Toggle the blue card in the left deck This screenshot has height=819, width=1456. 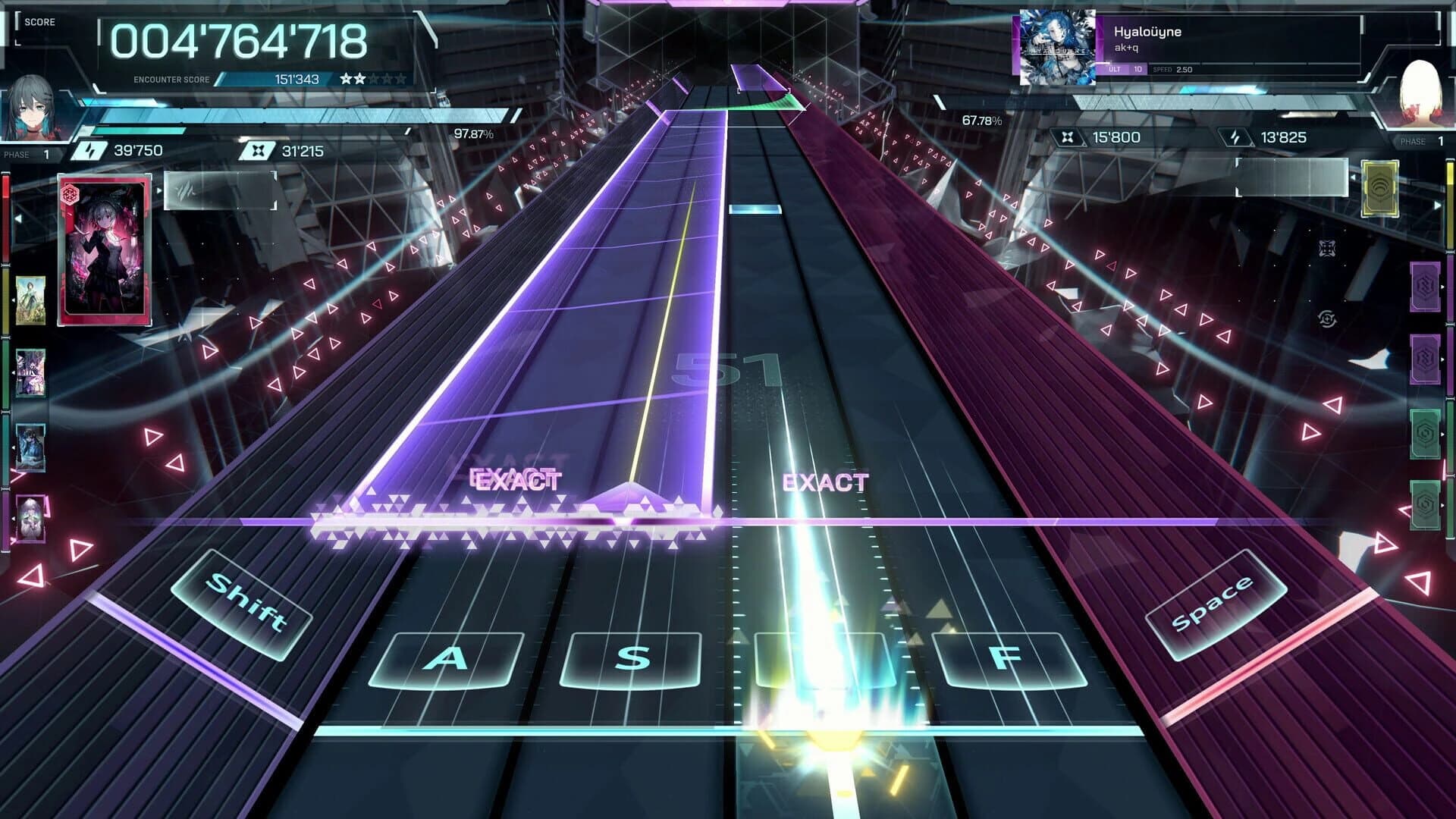[31, 444]
